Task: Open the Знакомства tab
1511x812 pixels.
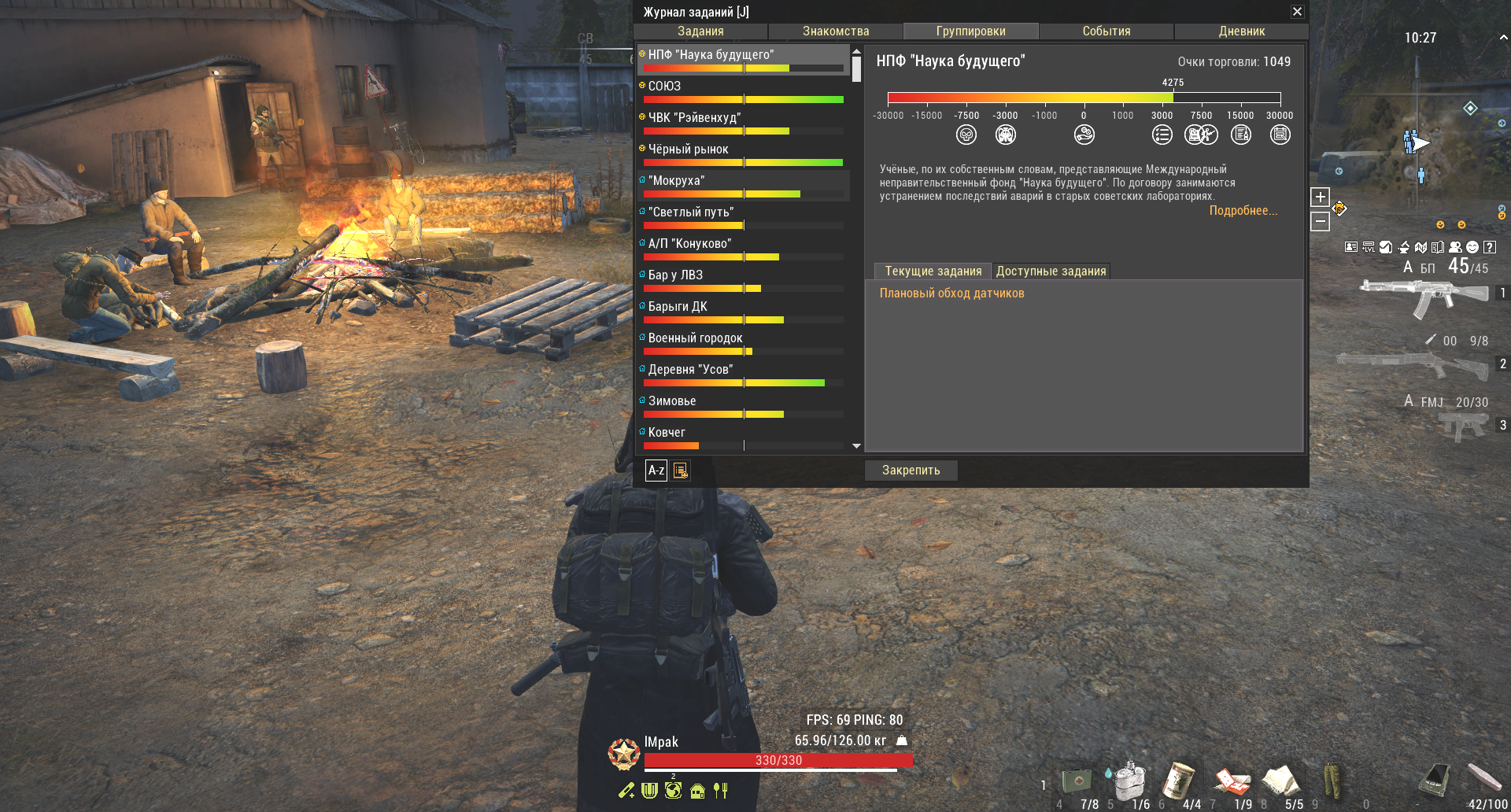Action: [836, 31]
